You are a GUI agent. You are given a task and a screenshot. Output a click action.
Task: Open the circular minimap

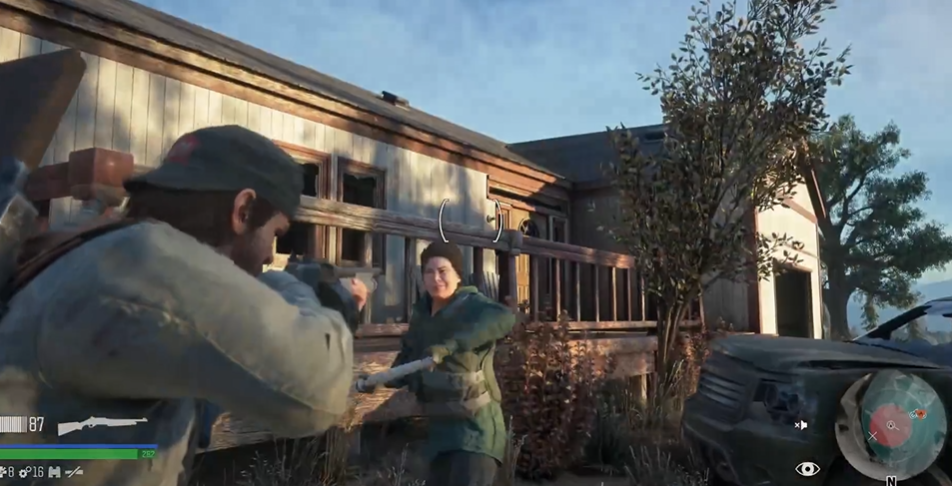click(891, 425)
